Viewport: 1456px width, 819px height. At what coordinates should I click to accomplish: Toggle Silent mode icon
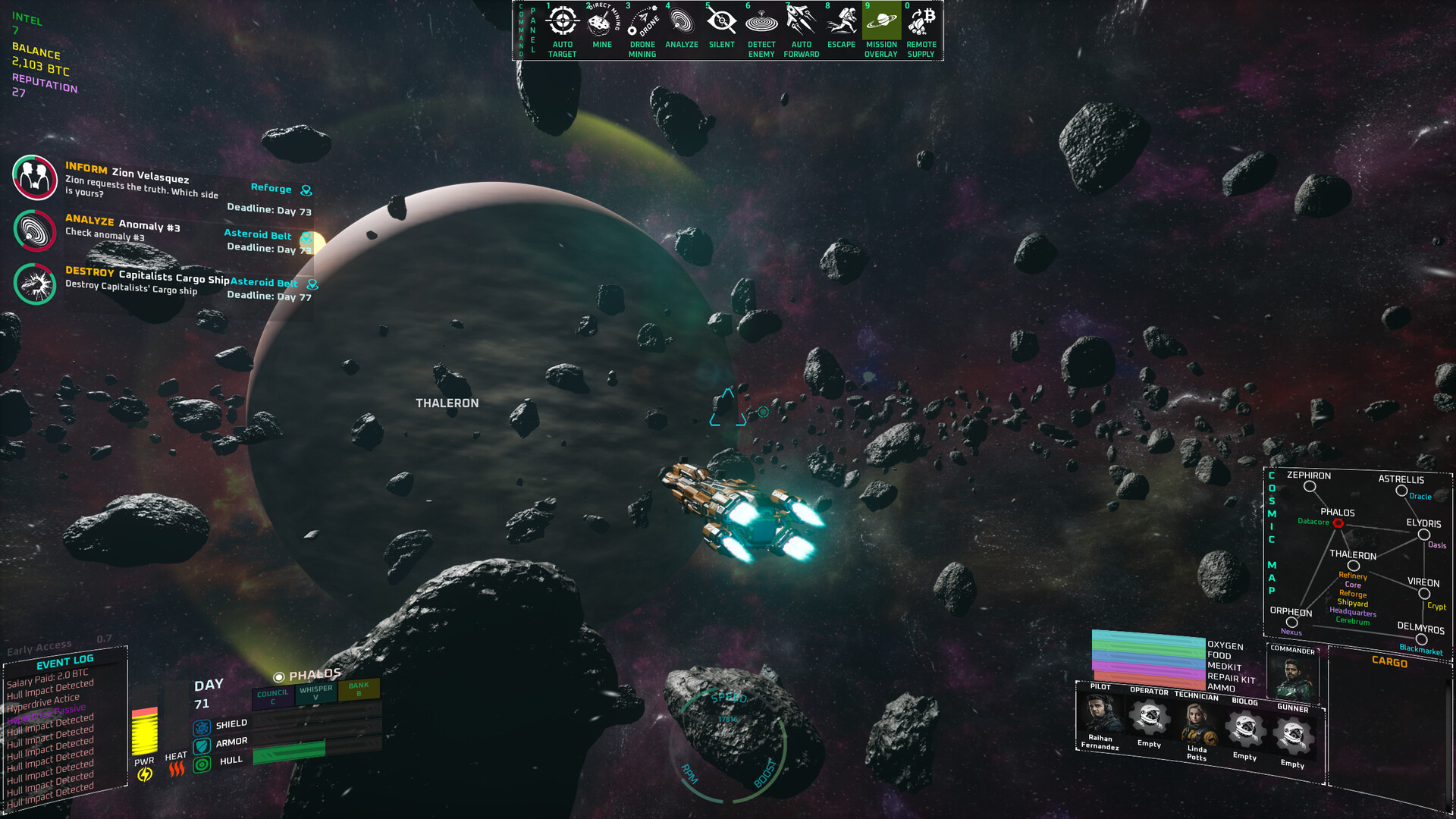coord(721,23)
